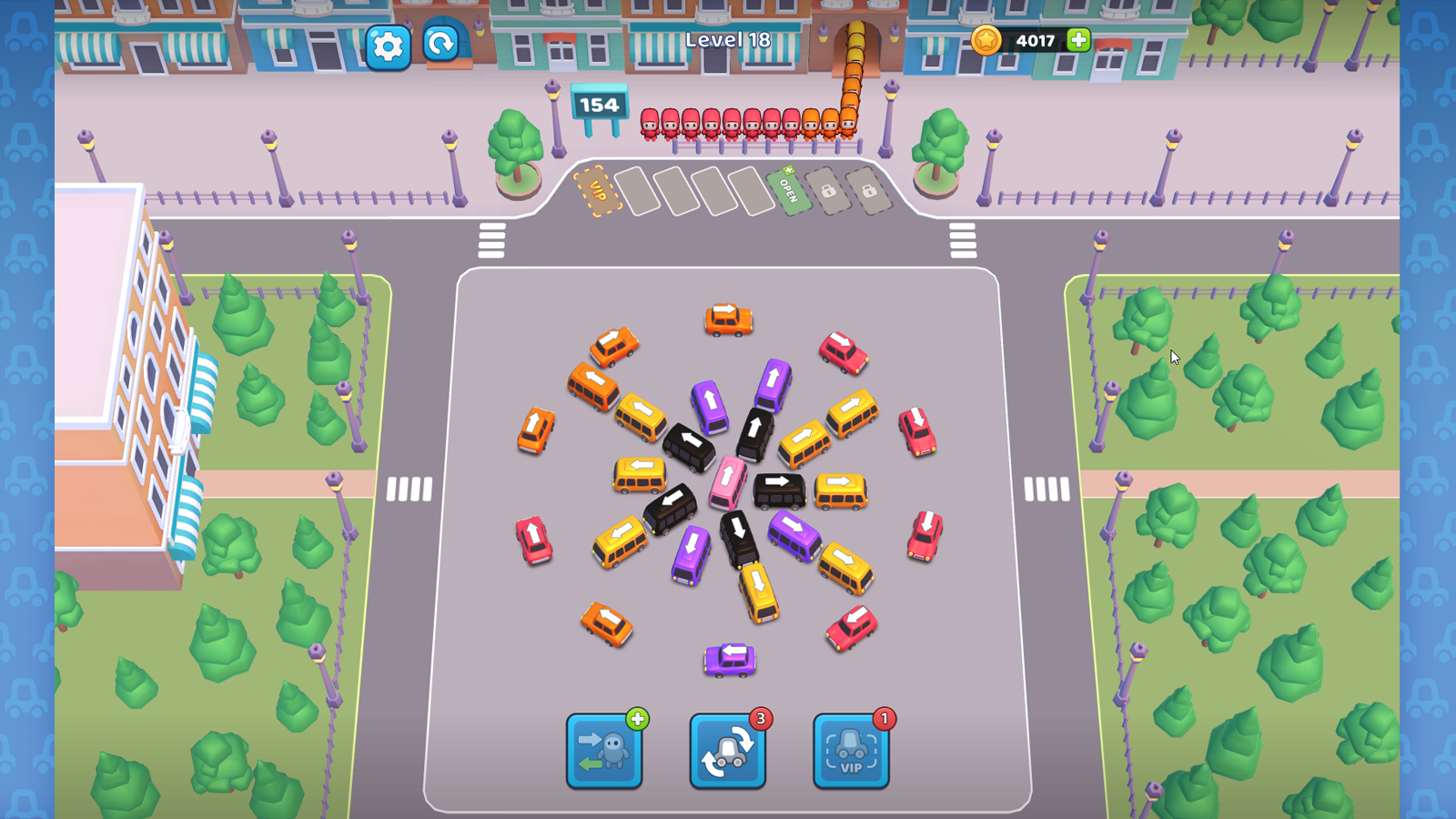This screenshot has width=1456, height=819.
Task: Select the purple car at the bottom
Action: point(729,658)
